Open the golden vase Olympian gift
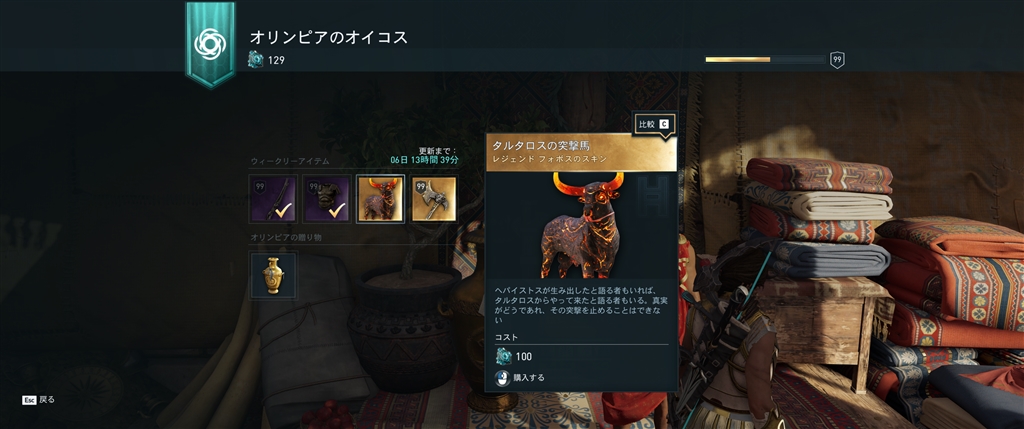The width and height of the screenshot is (1024, 429). point(273,276)
